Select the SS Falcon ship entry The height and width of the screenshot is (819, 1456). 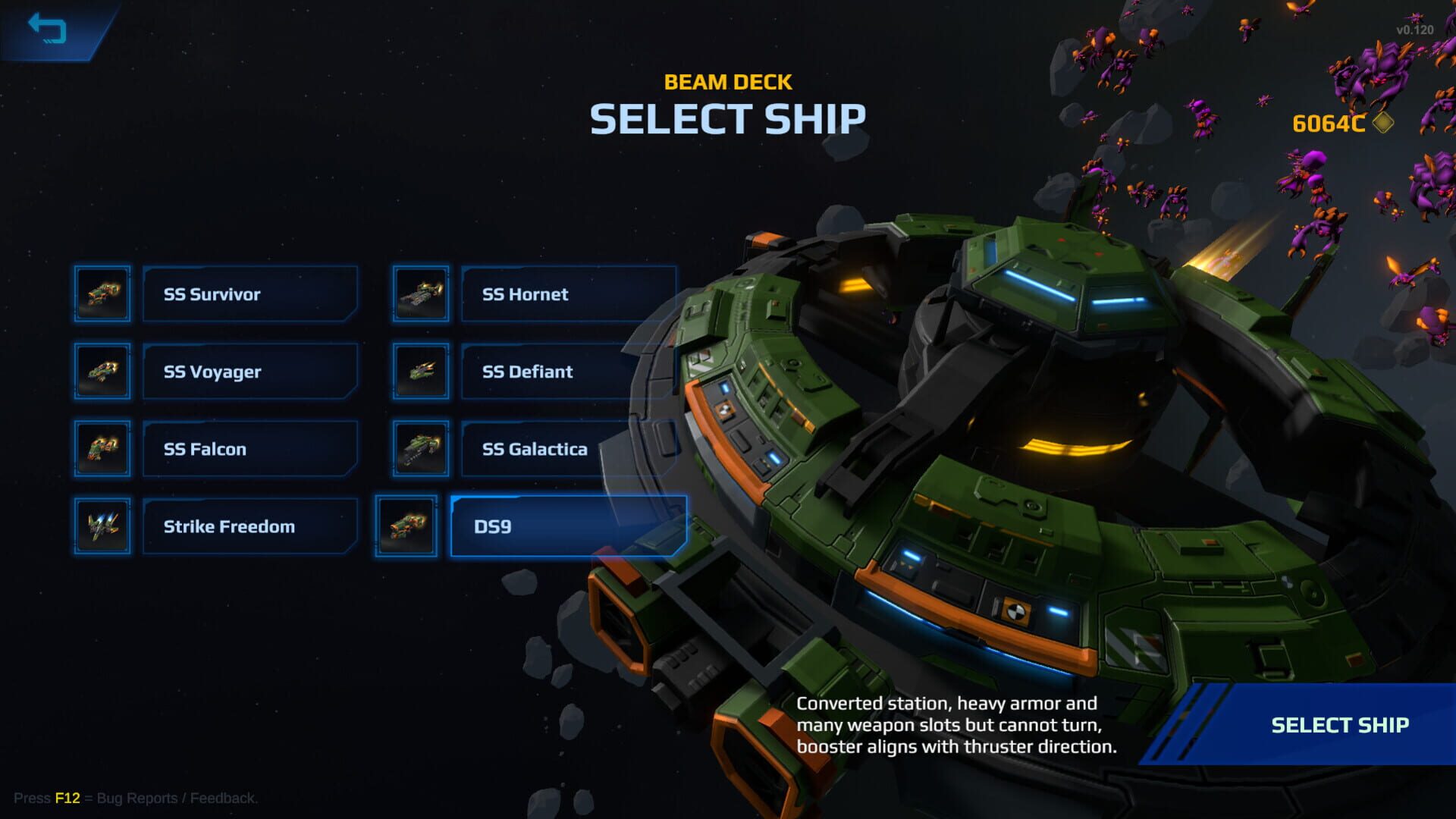click(249, 448)
